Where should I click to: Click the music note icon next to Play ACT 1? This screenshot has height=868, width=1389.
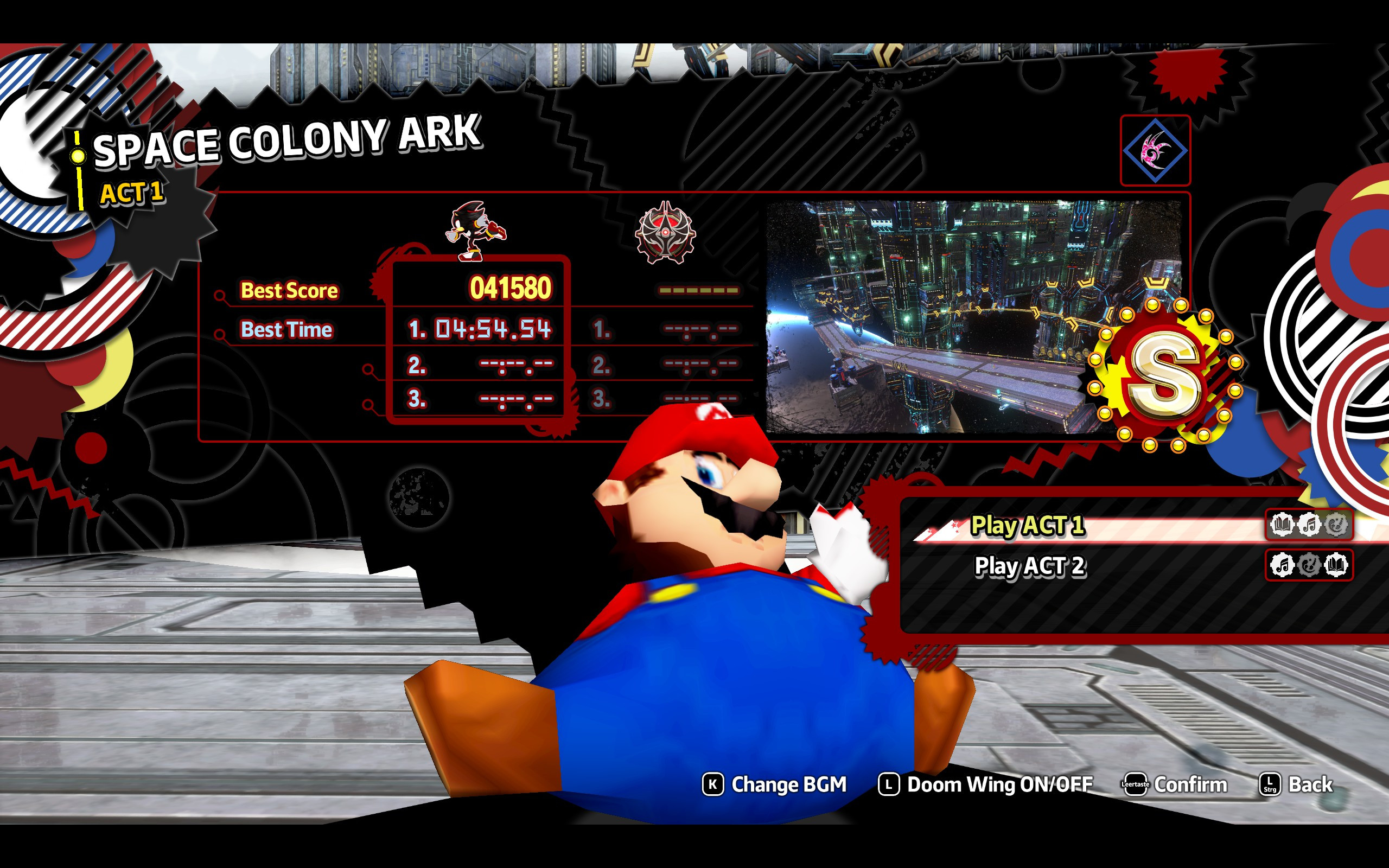pos(1309,524)
